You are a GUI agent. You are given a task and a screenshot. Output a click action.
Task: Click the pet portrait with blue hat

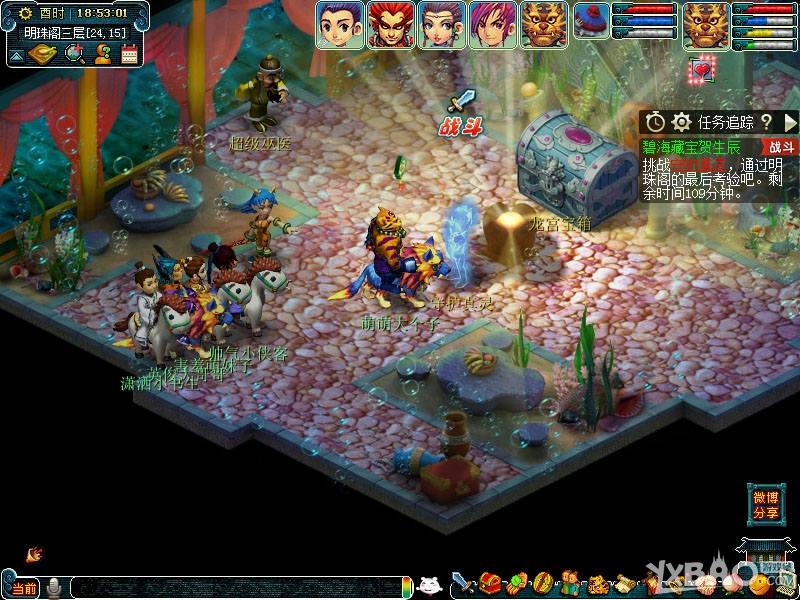point(592,21)
